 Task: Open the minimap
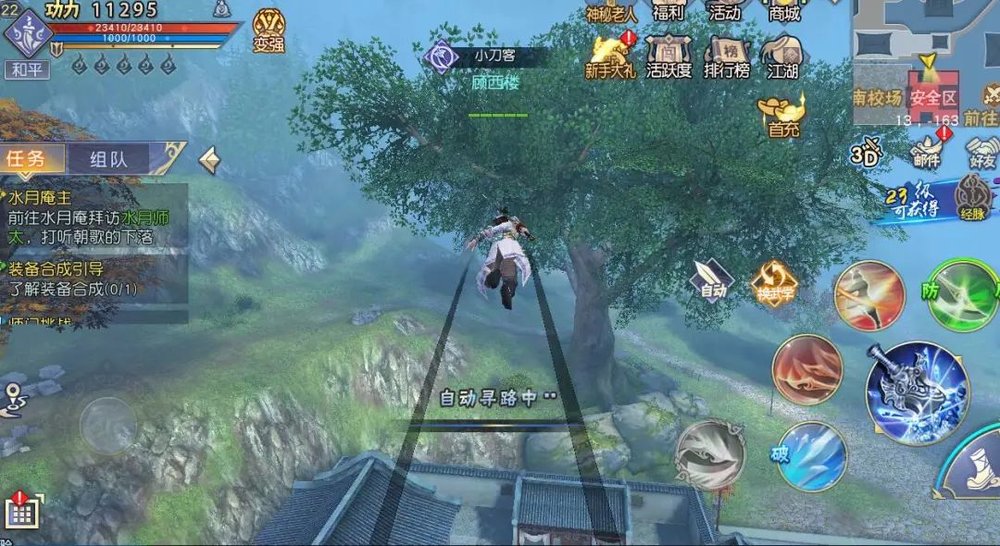[x=924, y=60]
